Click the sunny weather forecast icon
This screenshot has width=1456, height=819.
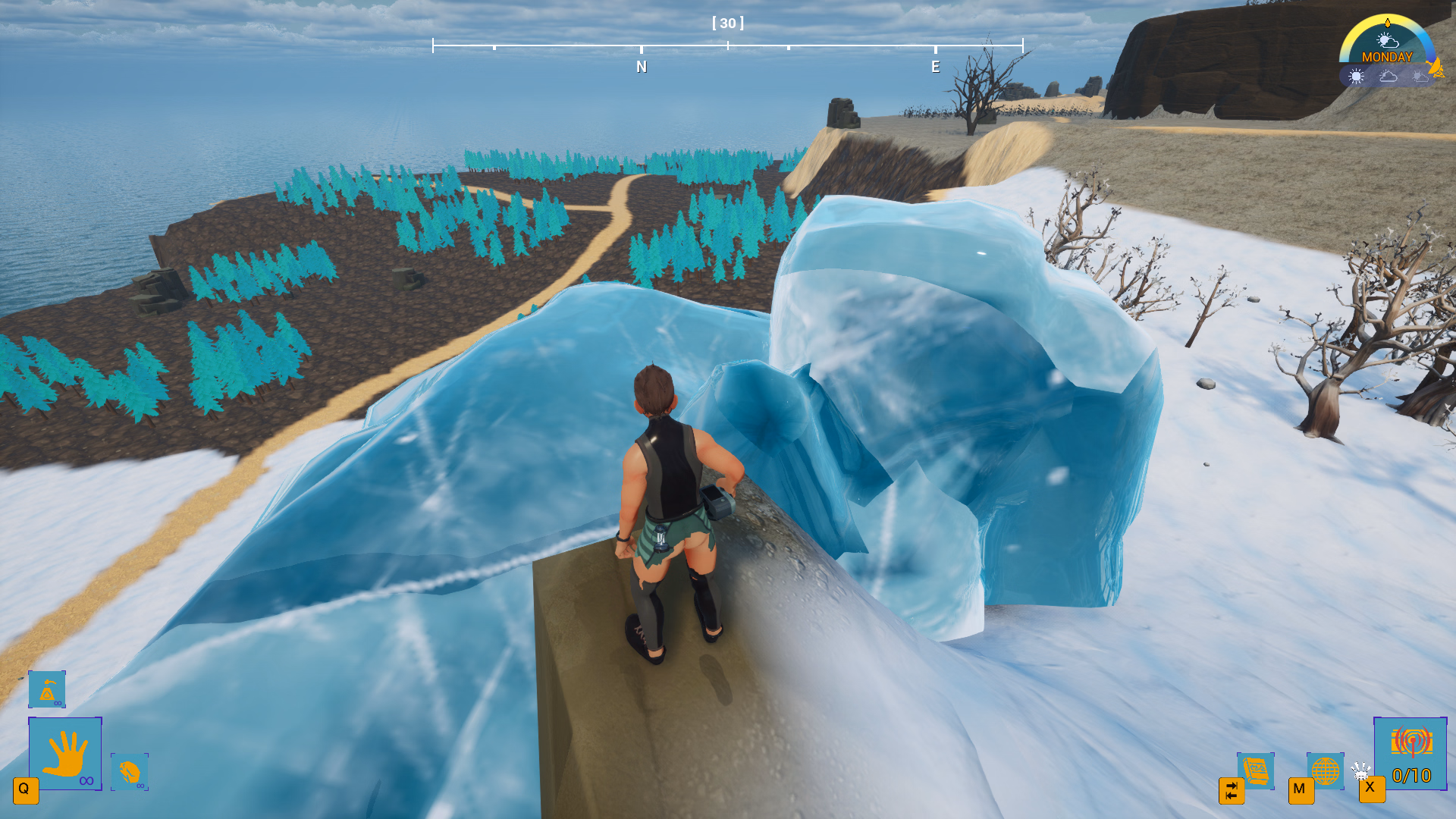(x=1356, y=76)
